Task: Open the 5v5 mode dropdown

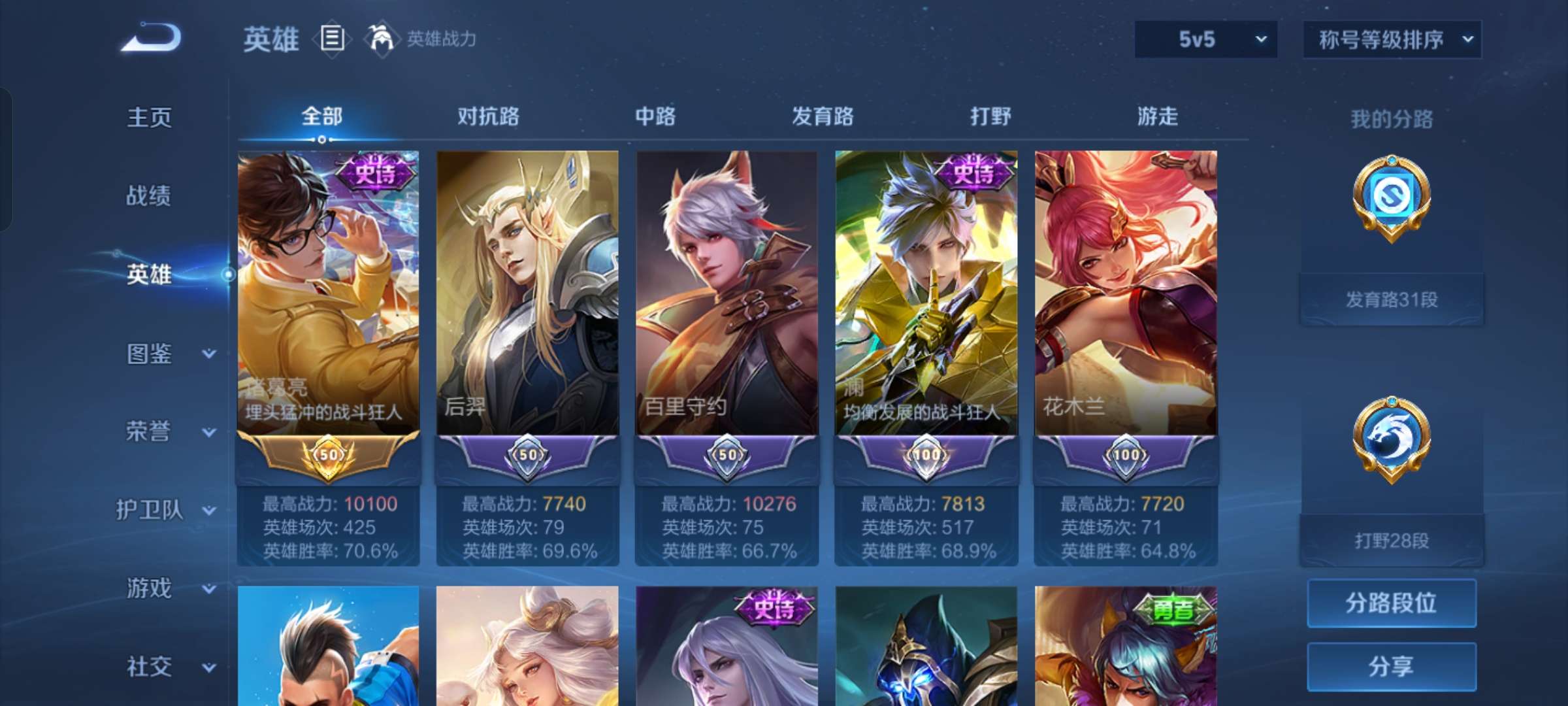Action: (x=1204, y=39)
